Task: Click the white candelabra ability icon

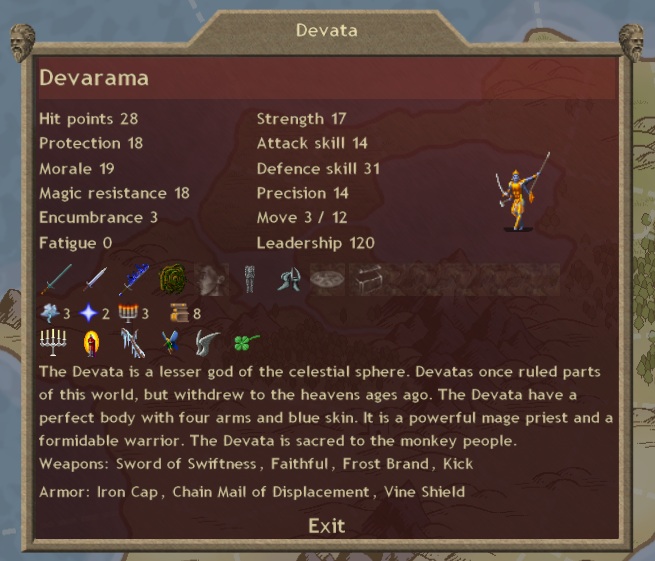Action: pyautogui.click(x=51, y=343)
